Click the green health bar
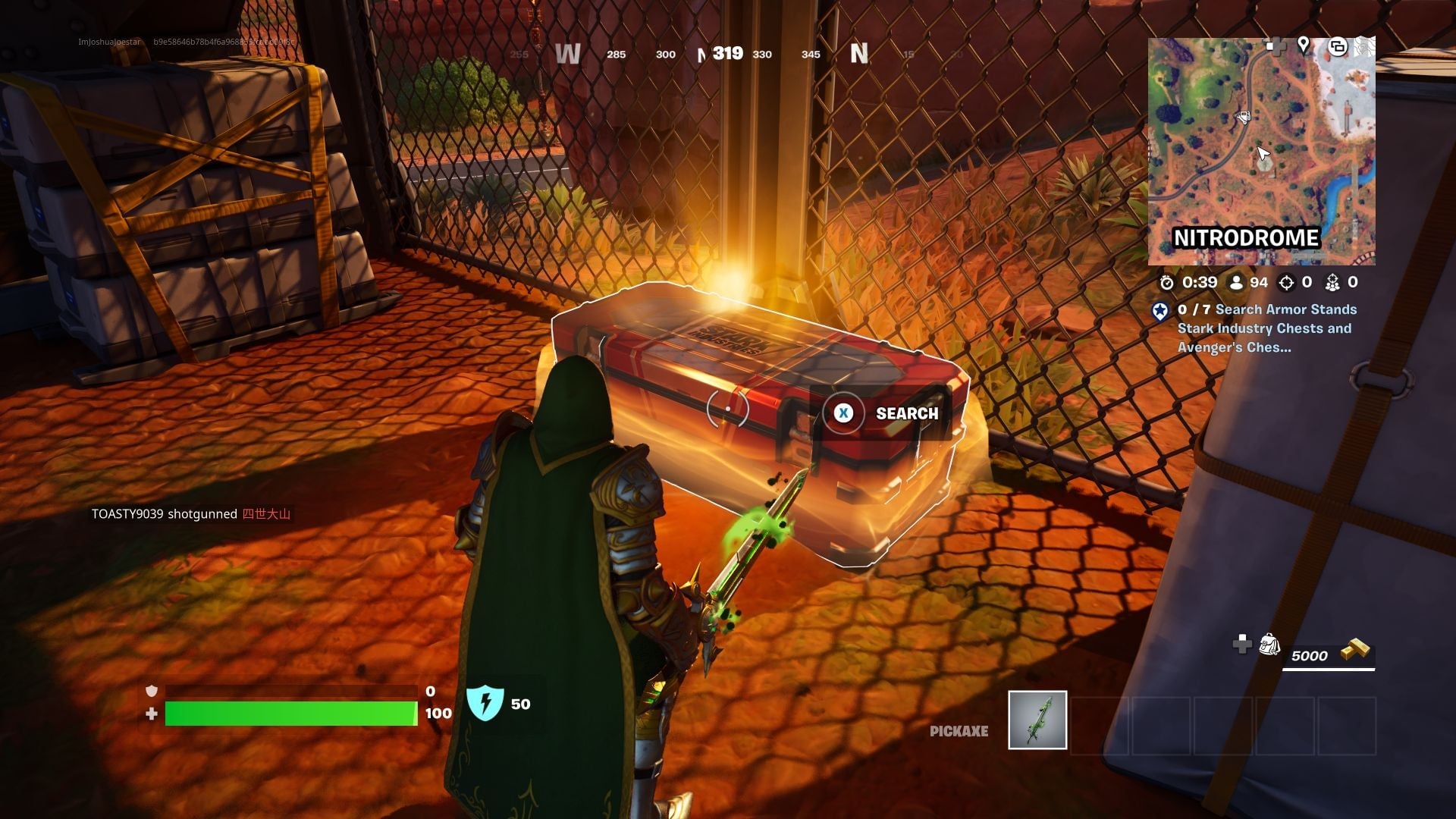 [x=292, y=713]
